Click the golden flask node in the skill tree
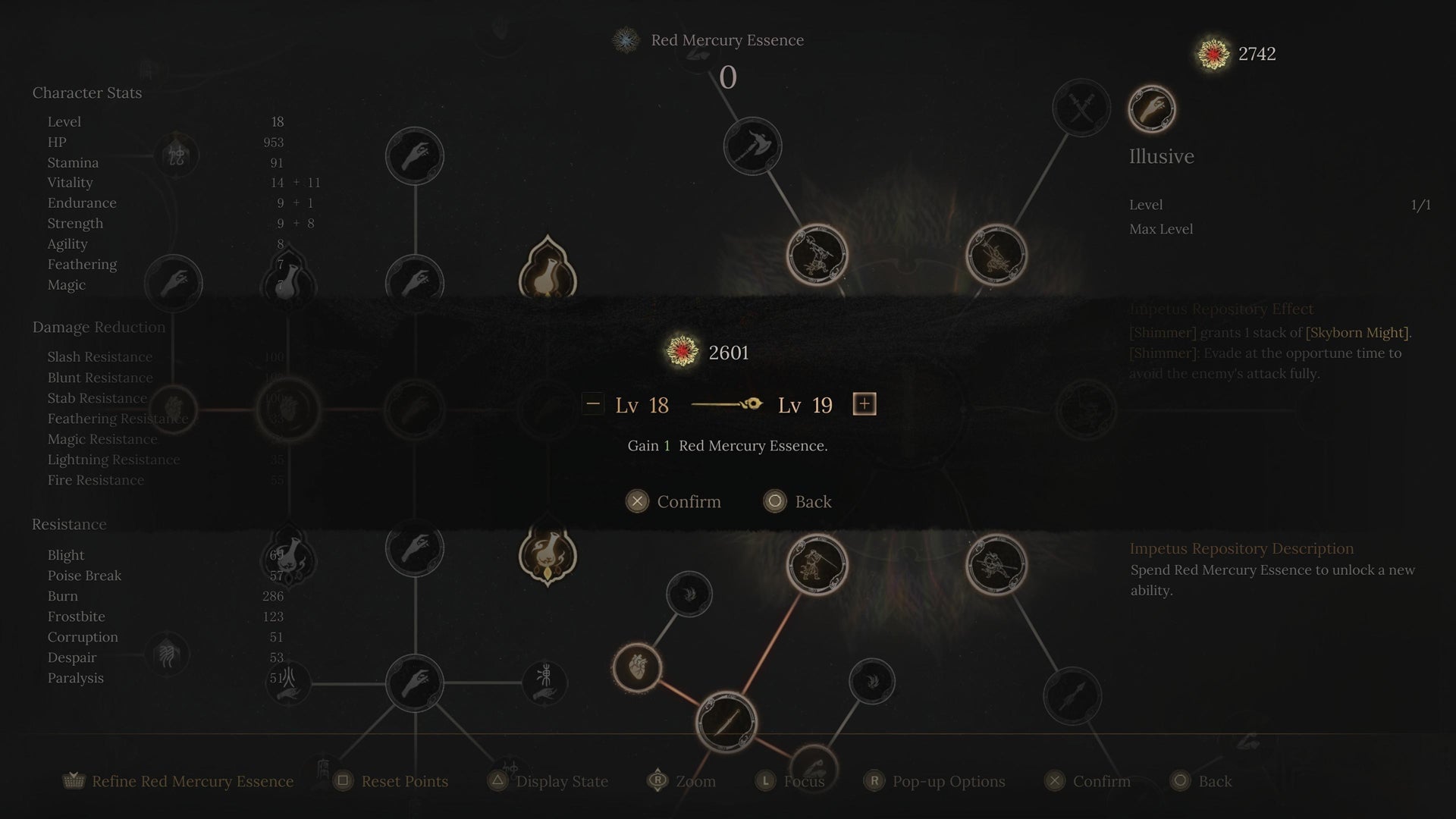 pos(548,556)
